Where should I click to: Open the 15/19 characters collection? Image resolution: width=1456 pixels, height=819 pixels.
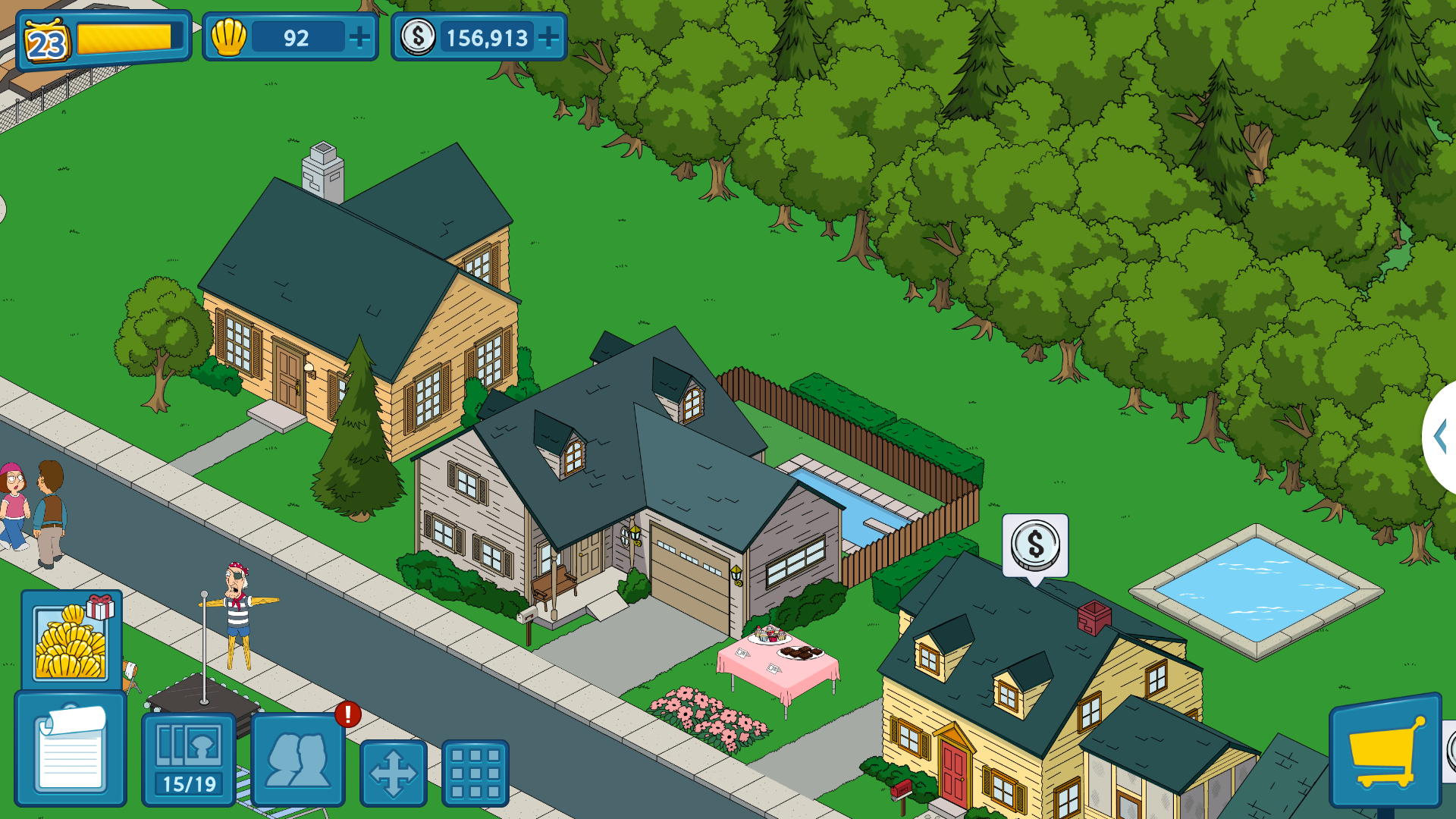coord(189,759)
